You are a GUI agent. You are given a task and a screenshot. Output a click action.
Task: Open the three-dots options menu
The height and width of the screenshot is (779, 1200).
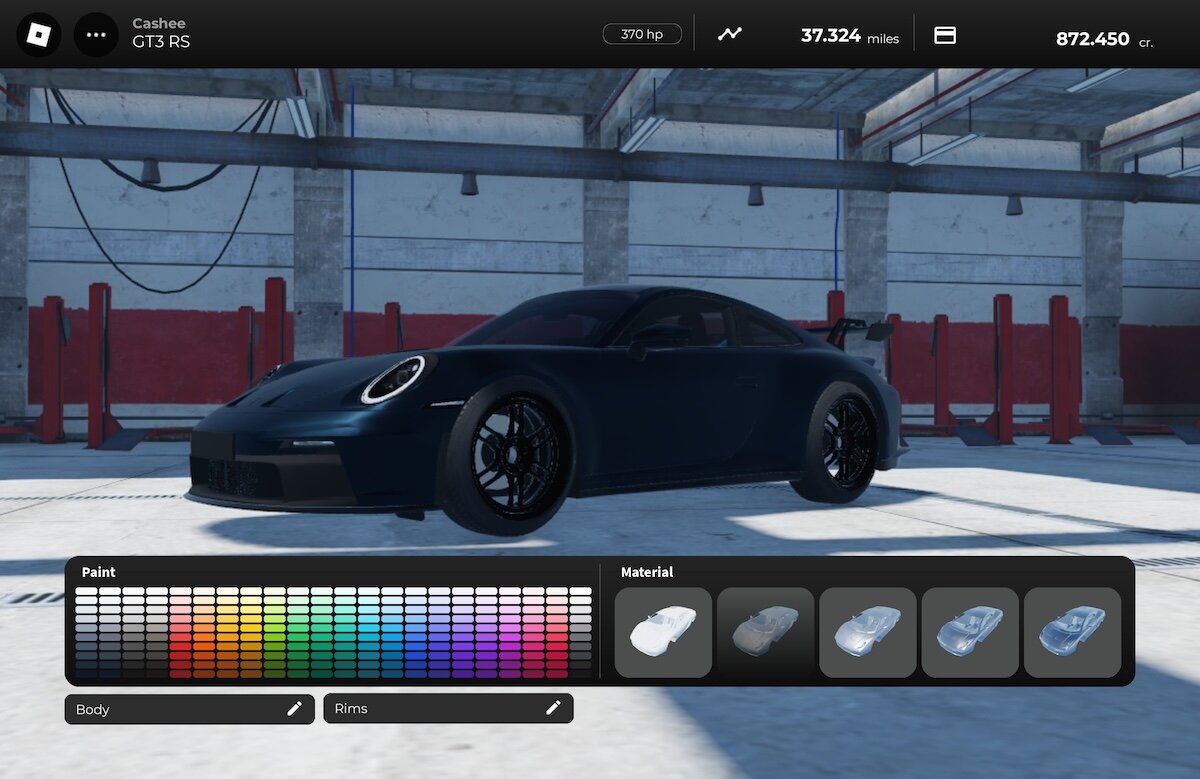point(96,35)
